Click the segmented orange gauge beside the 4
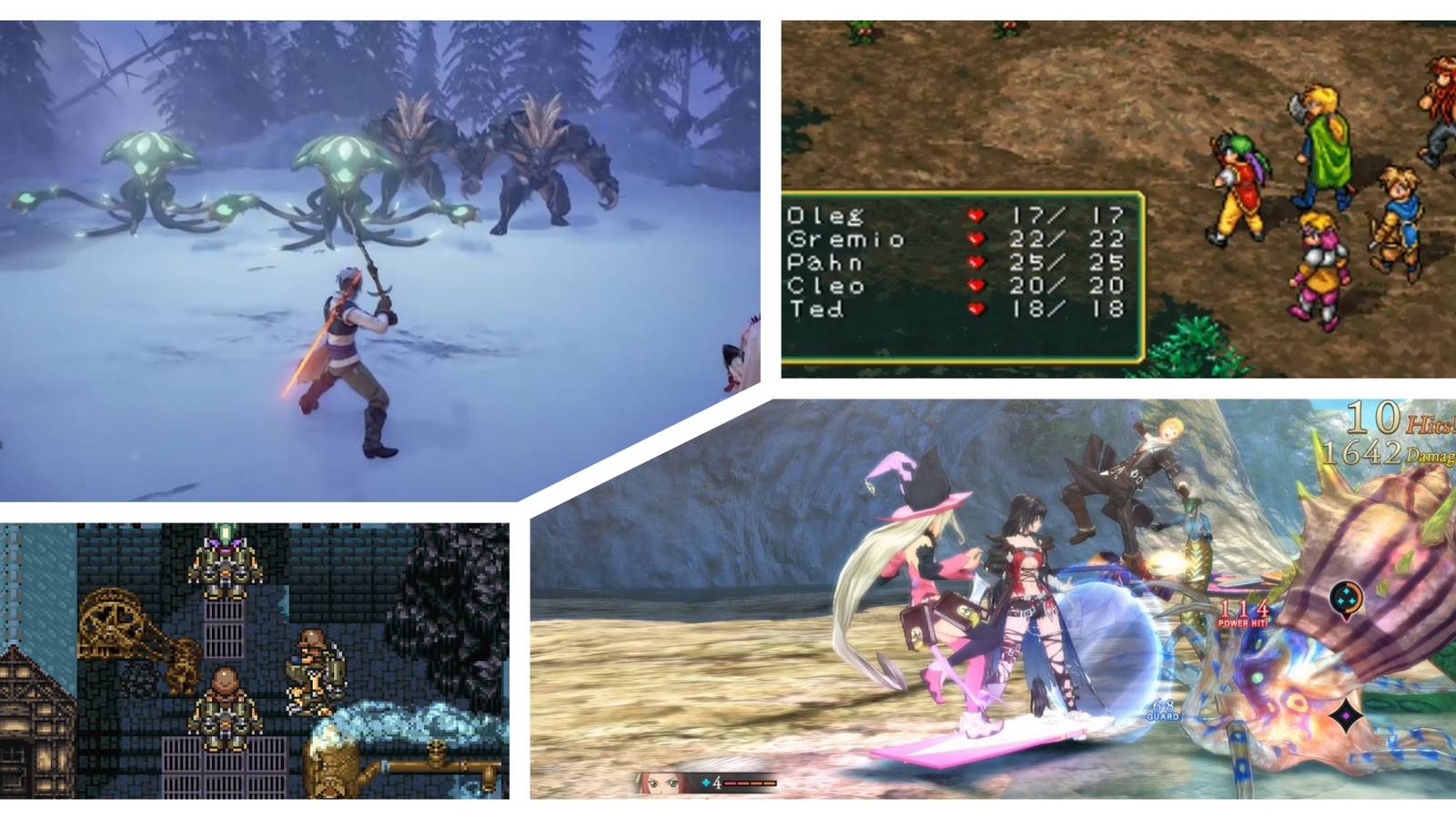Screen dimensions: 1456x819 click(x=751, y=781)
